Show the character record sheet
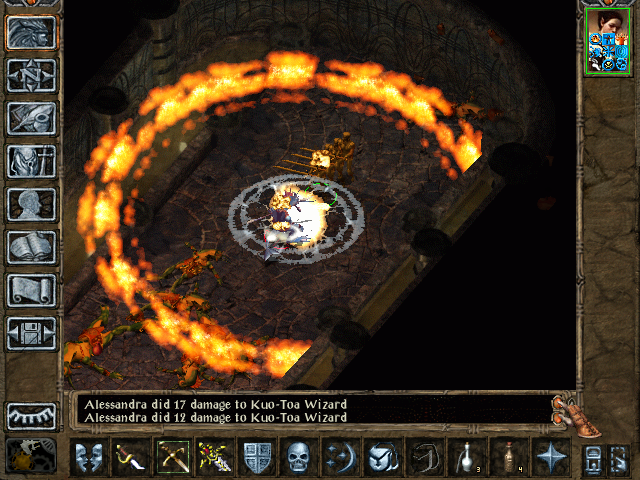 point(31,204)
